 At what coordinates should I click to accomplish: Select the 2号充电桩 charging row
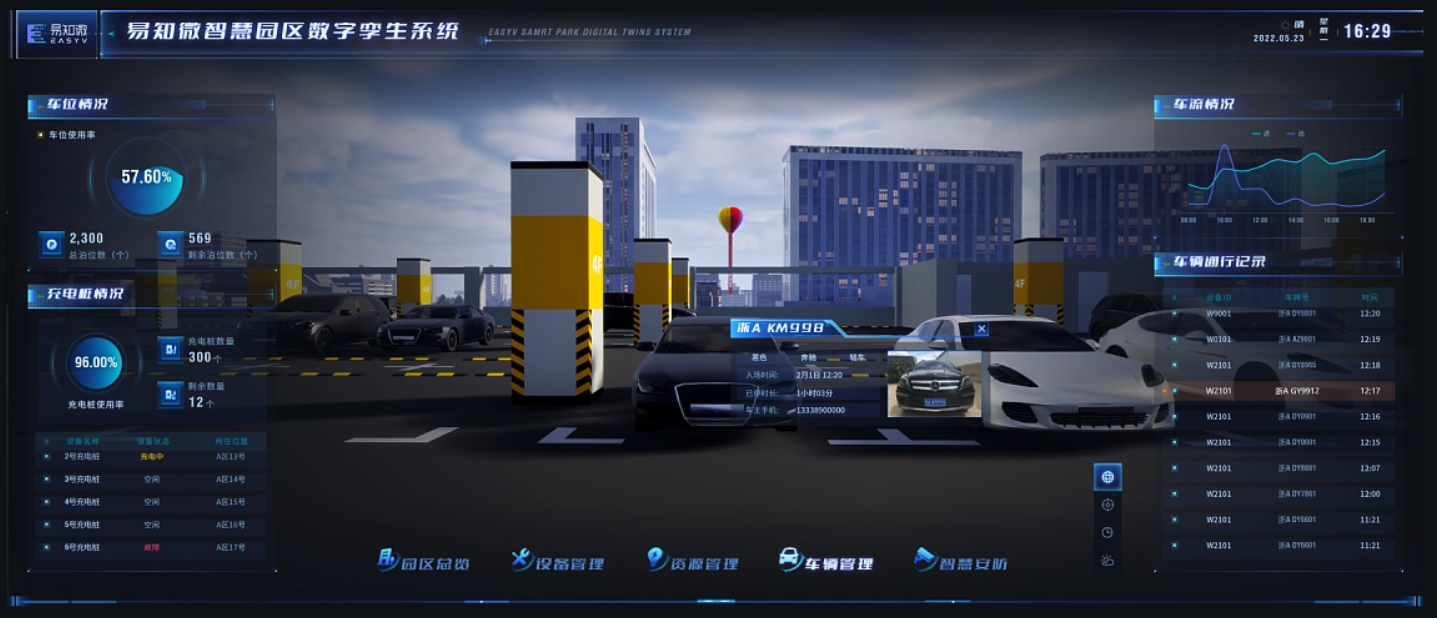pyautogui.click(x=152, y=456)
